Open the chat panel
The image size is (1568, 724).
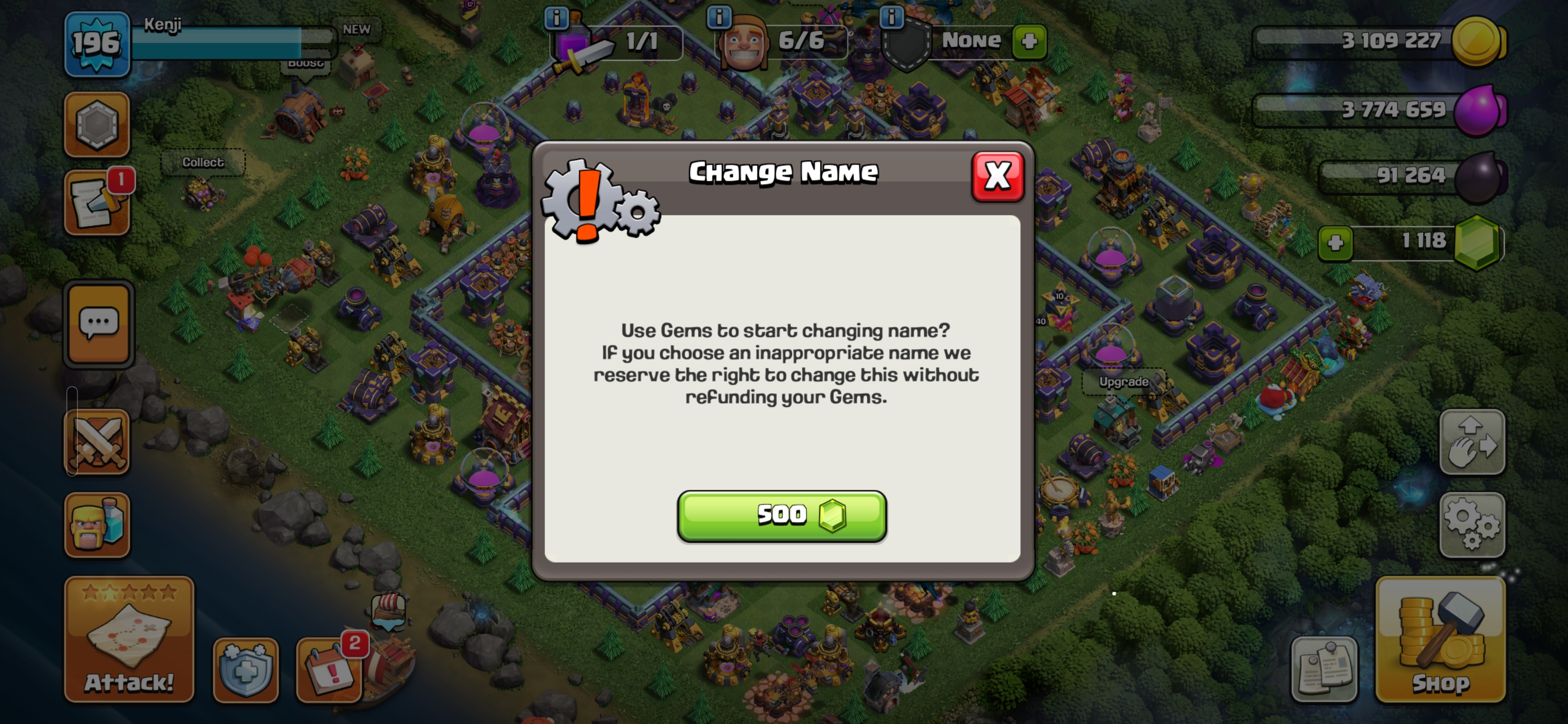99,323
